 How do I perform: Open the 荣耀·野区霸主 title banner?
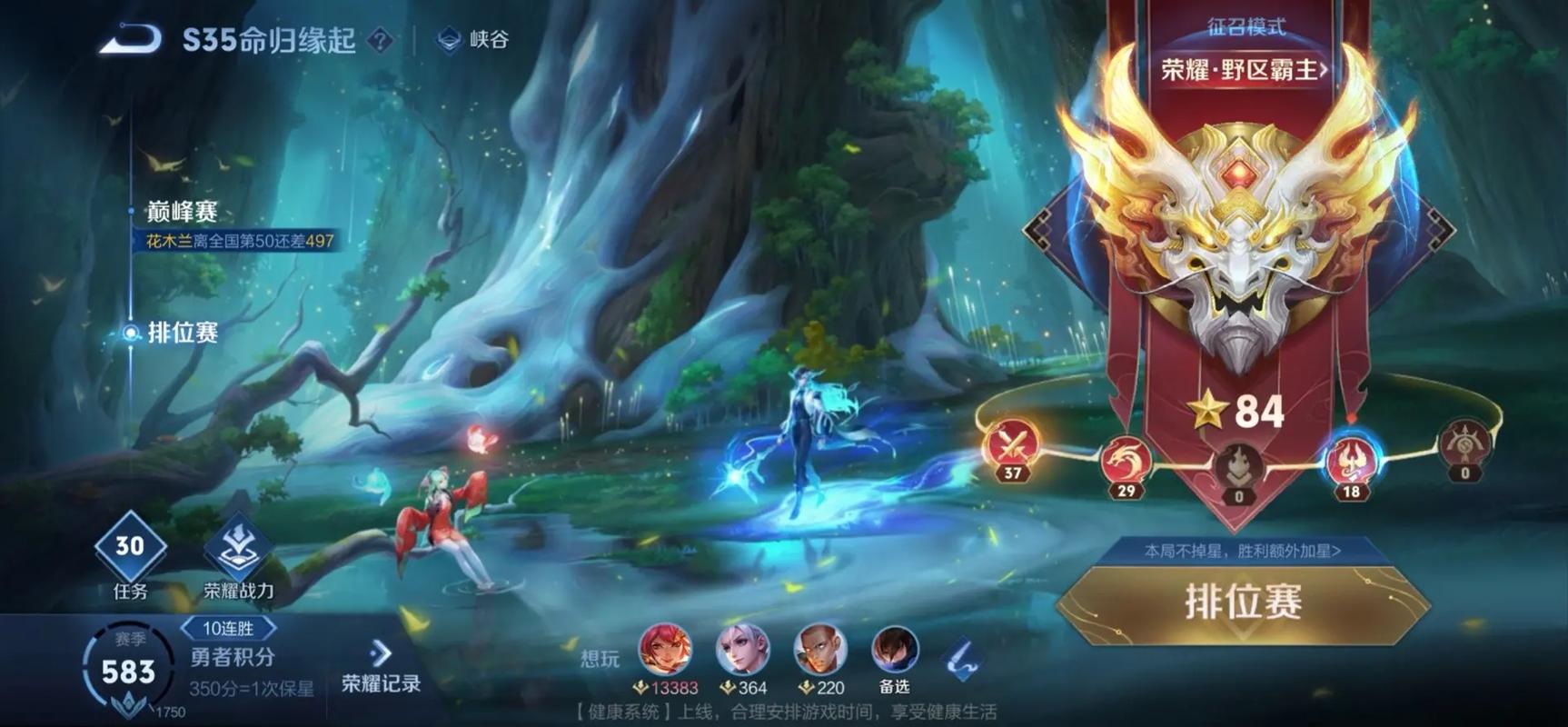click(1245, 69)
